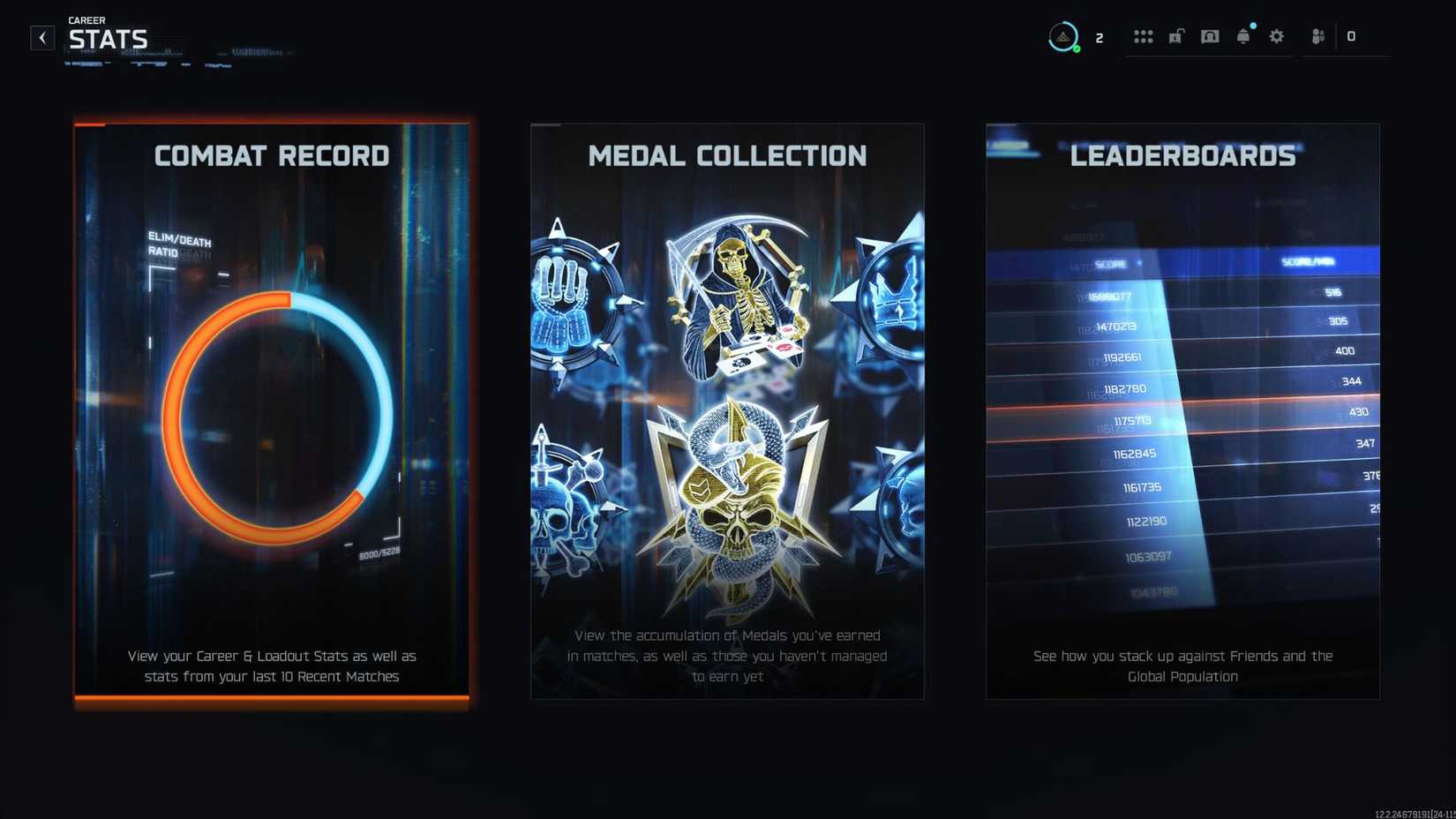Open the Leaderboards card
Image resolution: width=1456 pixels, height=819 pixels.
[1183, 410]
